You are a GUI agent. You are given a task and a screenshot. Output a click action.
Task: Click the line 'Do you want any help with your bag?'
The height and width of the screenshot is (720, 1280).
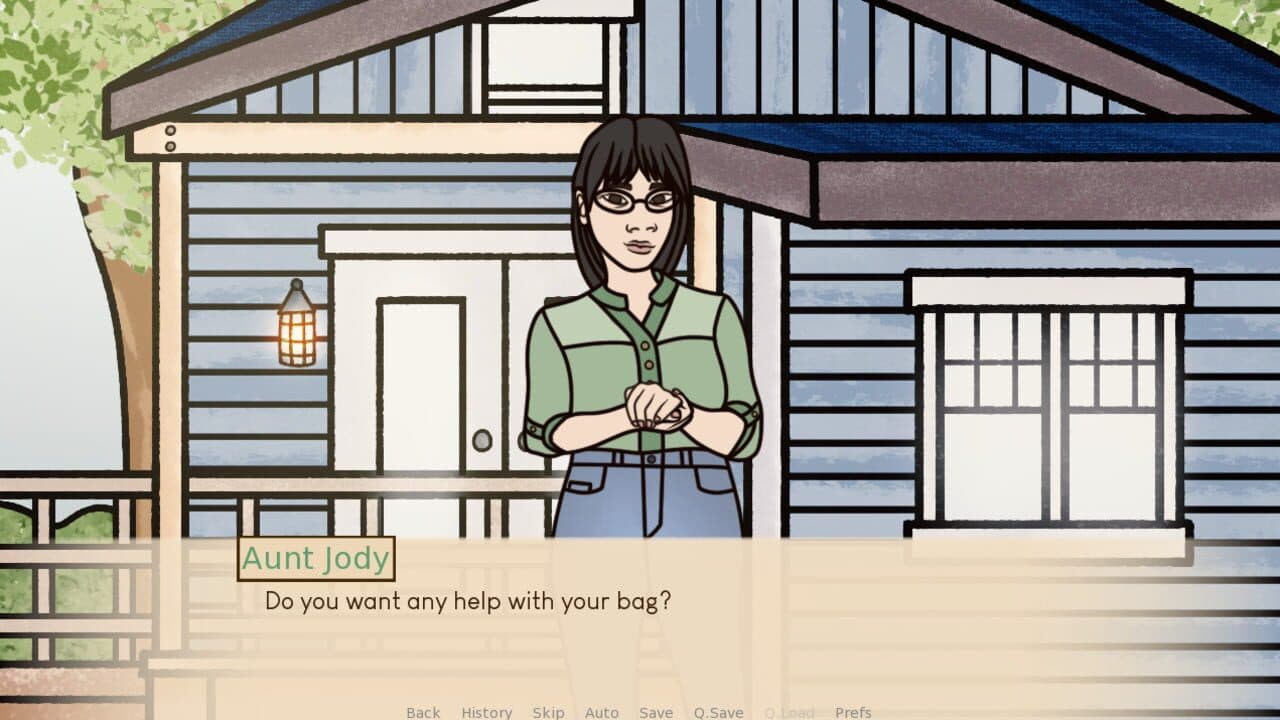pyautogui.click(x=469, y=601)
